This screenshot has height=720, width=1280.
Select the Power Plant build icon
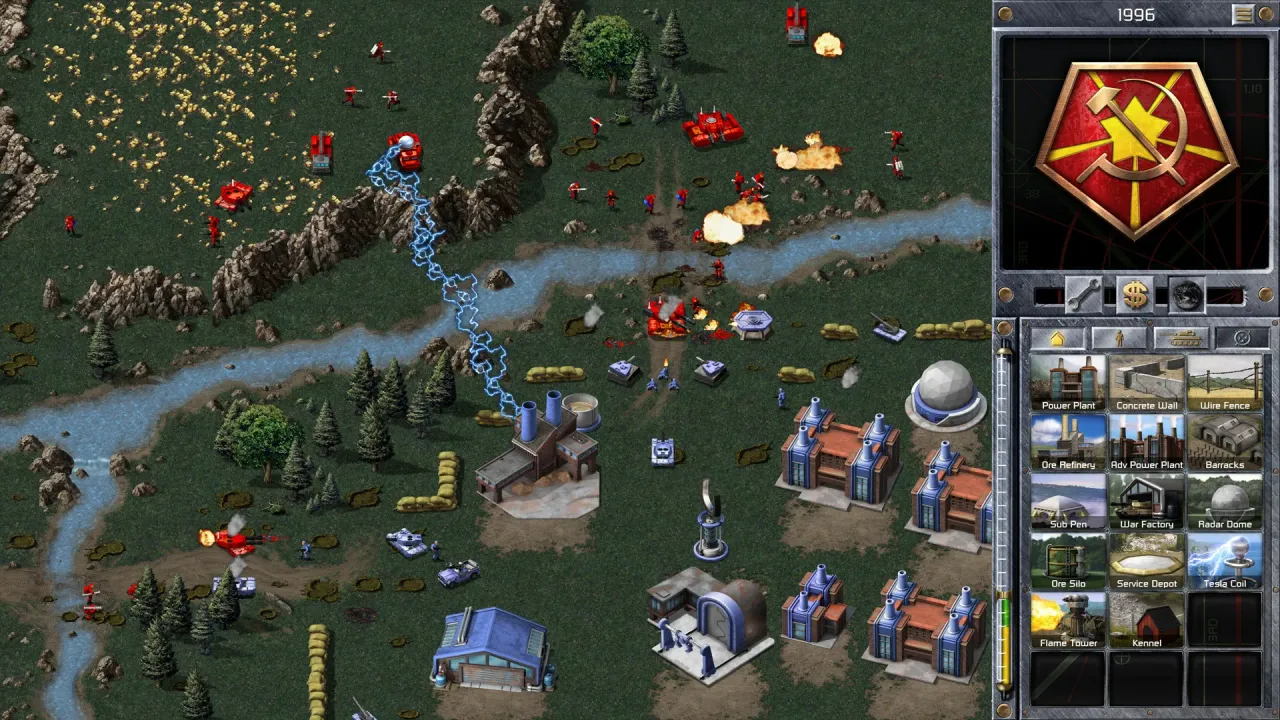pos(1068,383)
